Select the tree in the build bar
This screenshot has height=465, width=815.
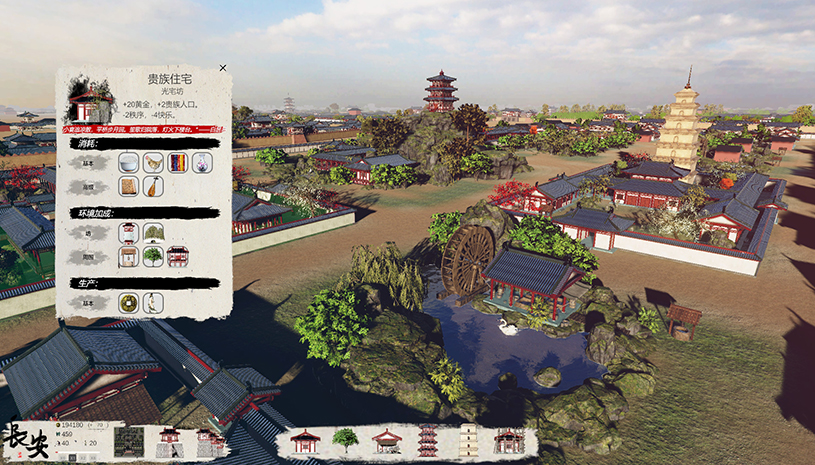(x=345, y=440)
